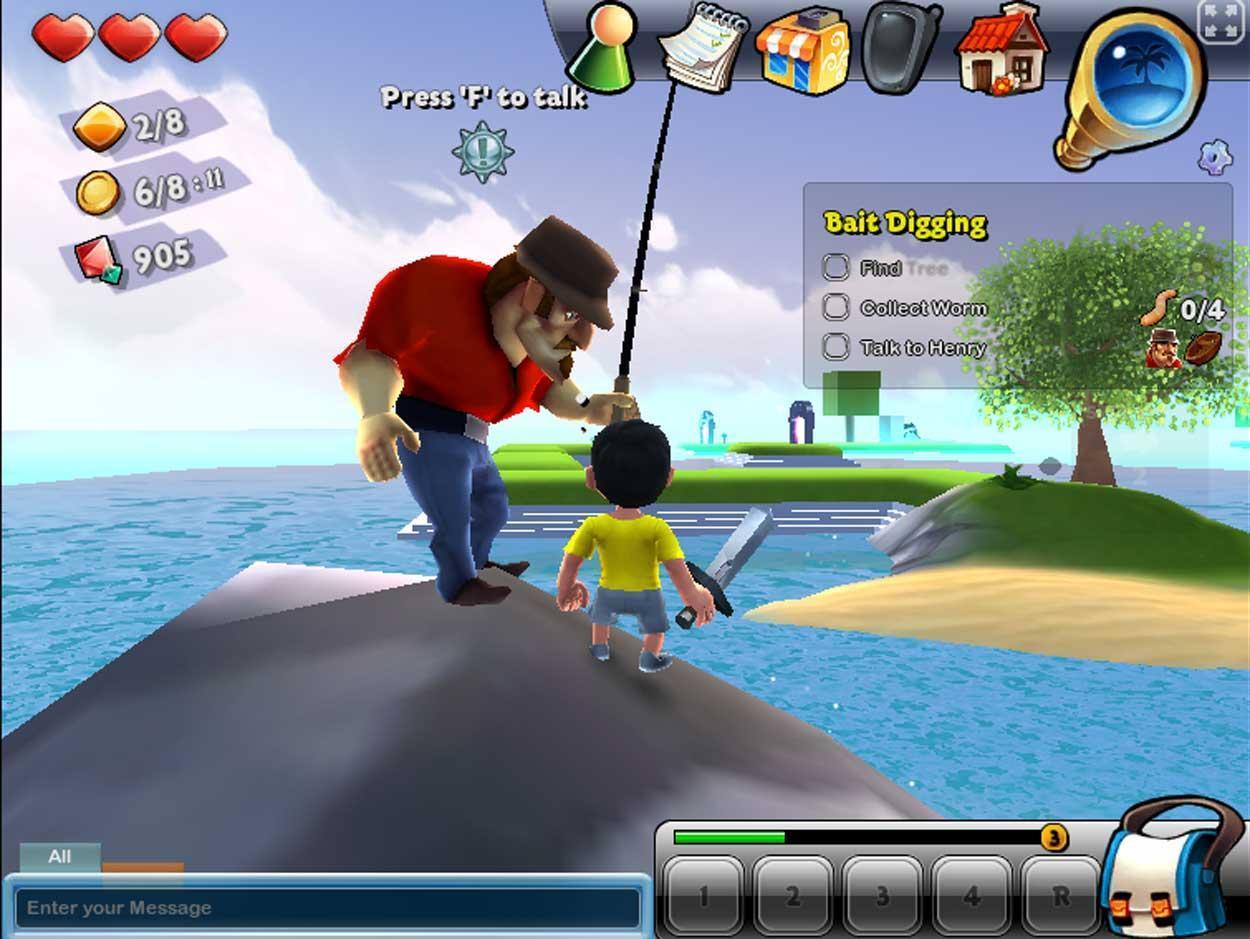
Task: Click the Enter your Message chat box
Action: (327, 908)
